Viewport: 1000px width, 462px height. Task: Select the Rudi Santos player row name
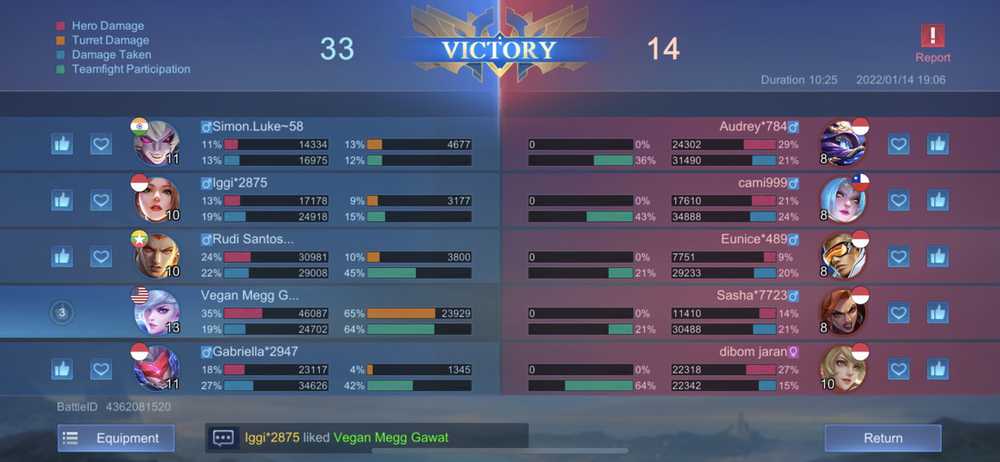[x=253, y=239]
